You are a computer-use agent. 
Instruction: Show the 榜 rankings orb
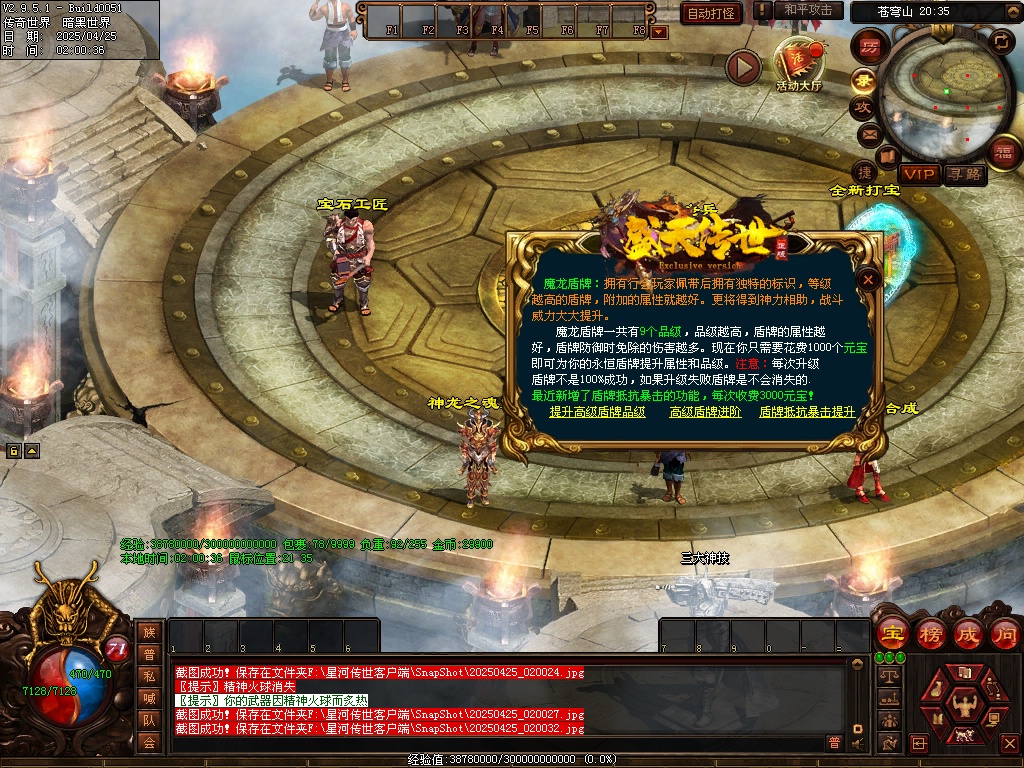tap(931, 634)
